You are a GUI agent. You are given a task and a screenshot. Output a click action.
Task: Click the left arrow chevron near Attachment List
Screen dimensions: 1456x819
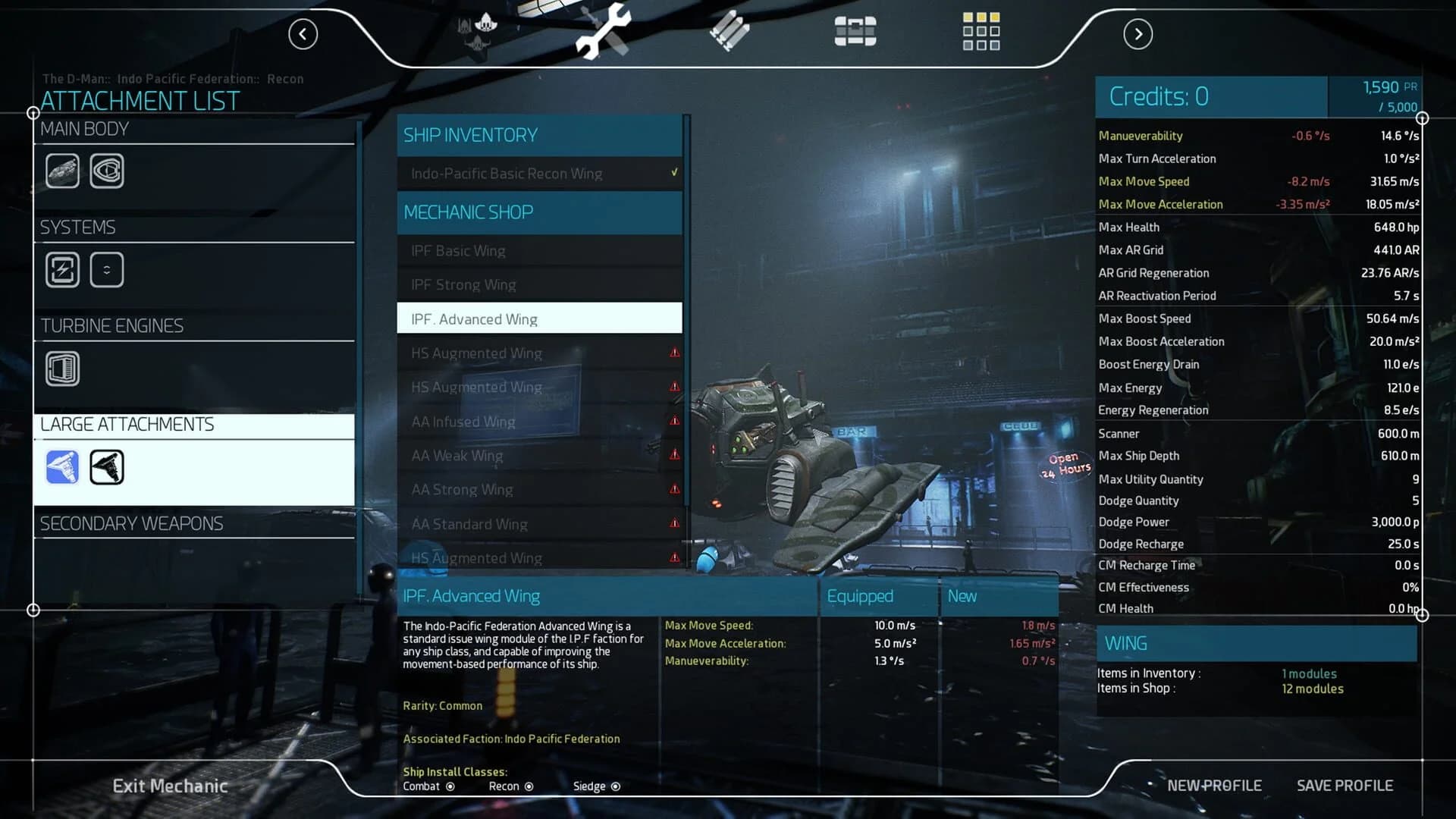click(303, 34)
